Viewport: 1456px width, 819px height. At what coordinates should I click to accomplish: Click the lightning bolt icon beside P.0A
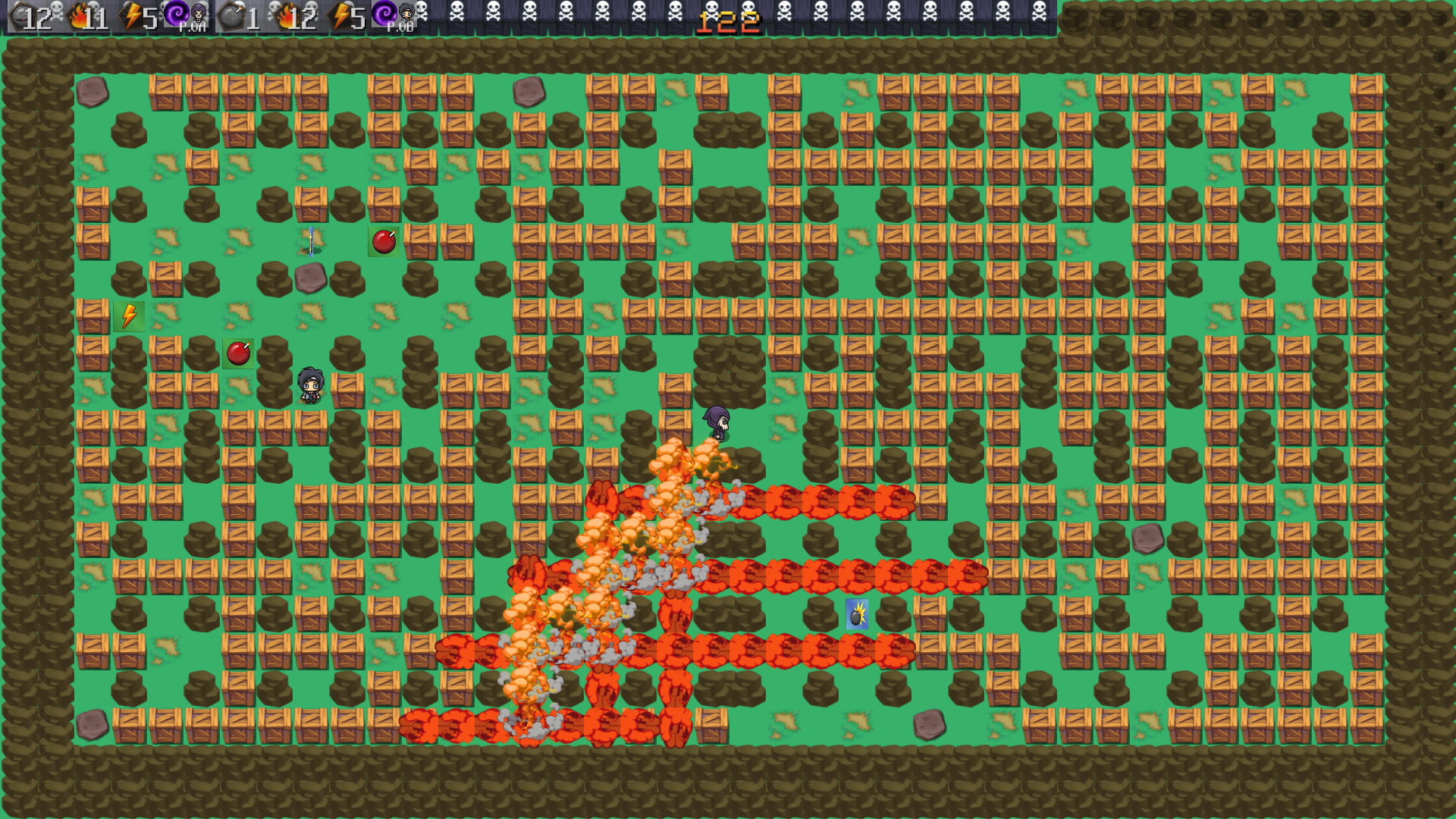tap(130, 17)
